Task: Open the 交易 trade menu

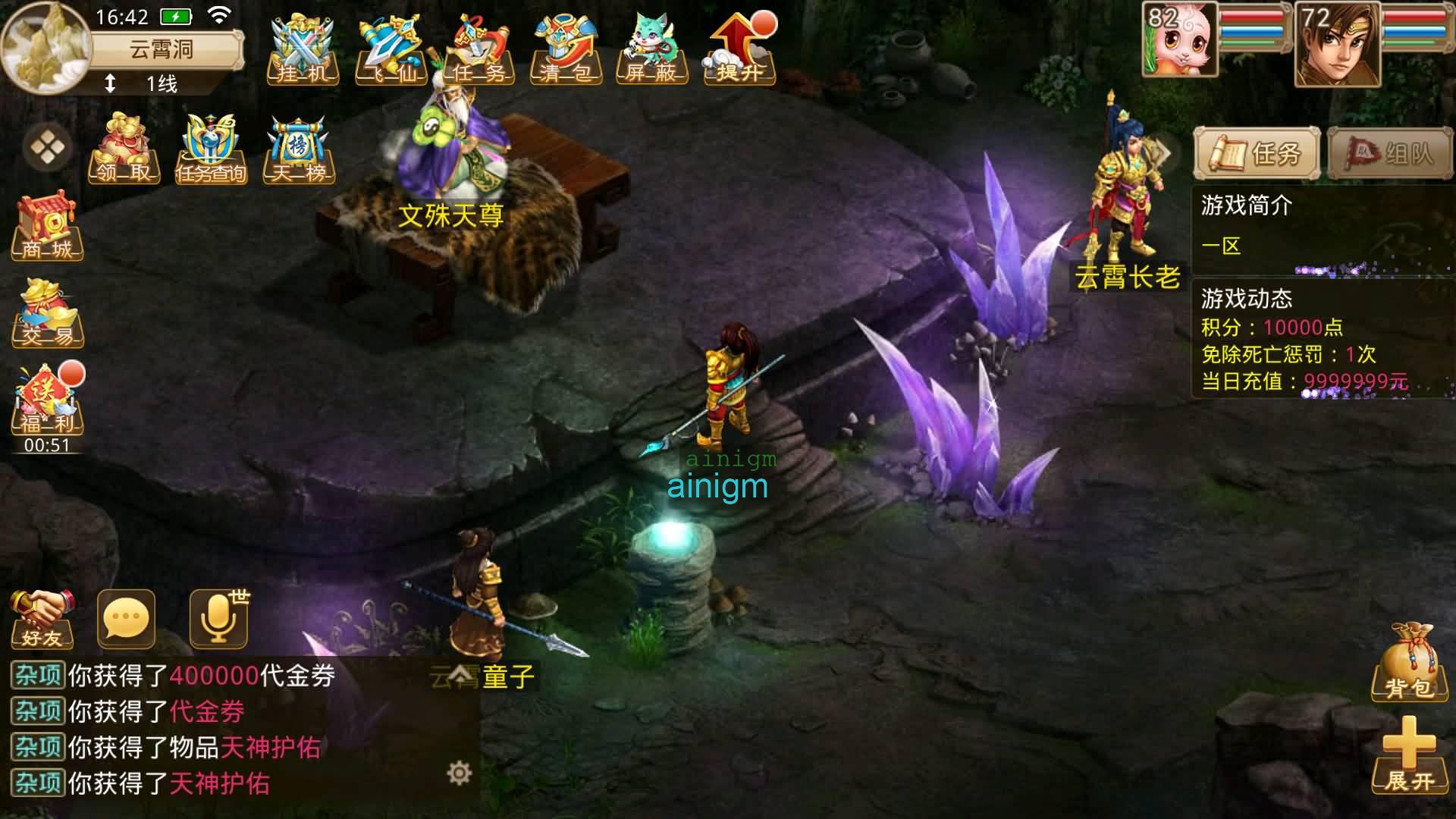Action: [x=47, y=312]
